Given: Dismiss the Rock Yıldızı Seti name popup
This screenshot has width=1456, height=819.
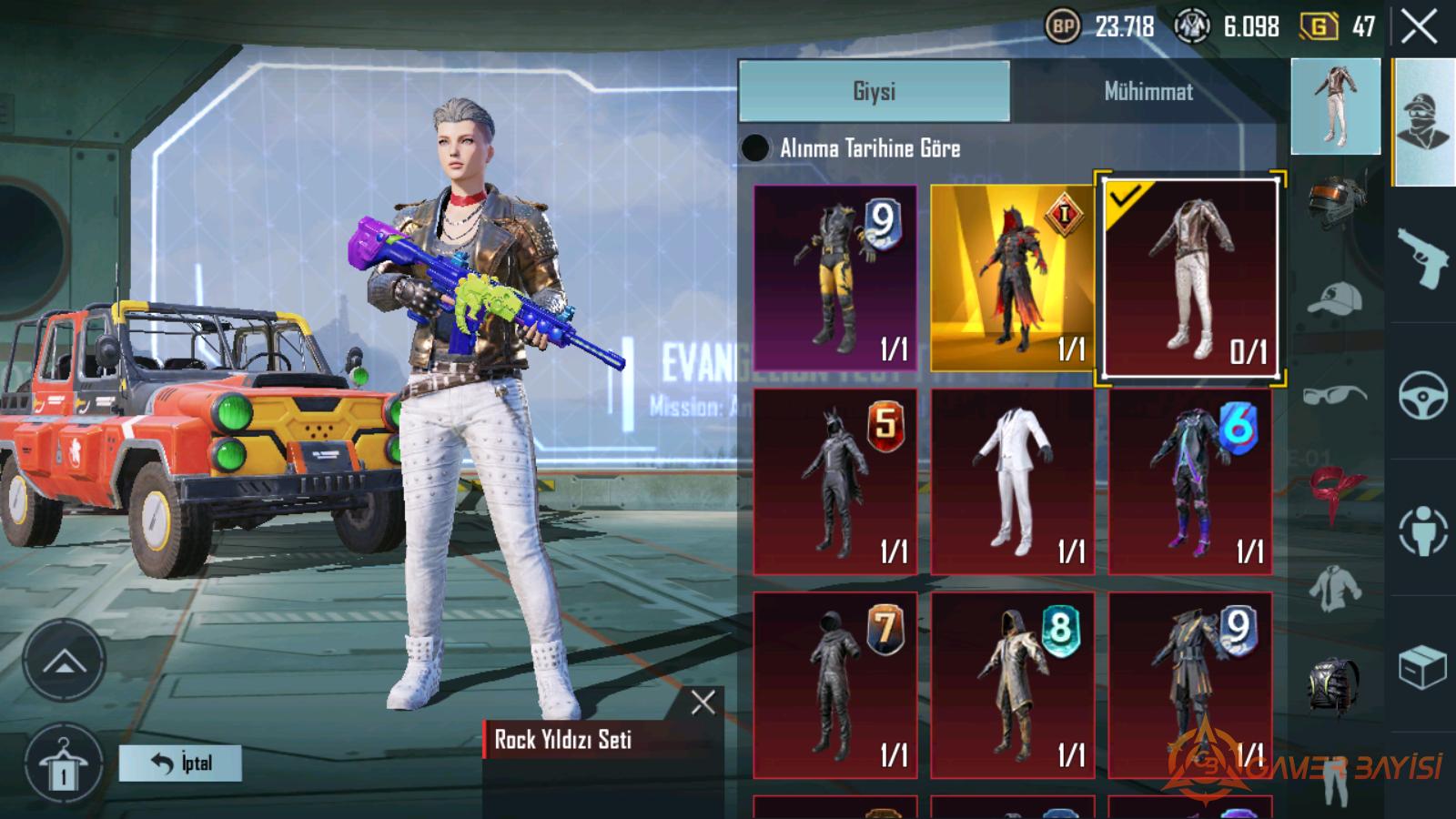Looking at the screenshot, I should coord(703,702).
